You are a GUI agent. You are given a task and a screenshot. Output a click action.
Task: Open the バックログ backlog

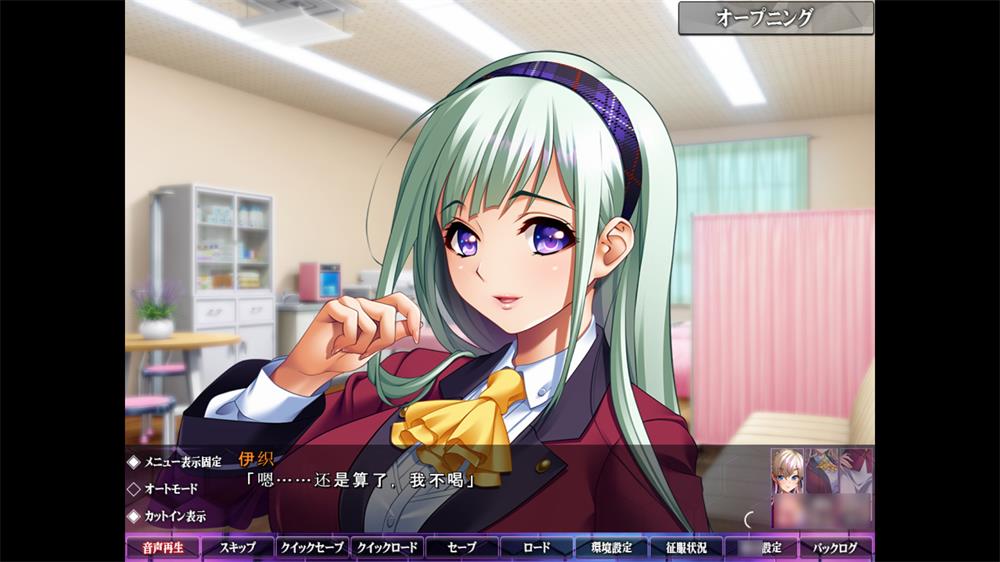pyautogui.click(x=836, y=547)
